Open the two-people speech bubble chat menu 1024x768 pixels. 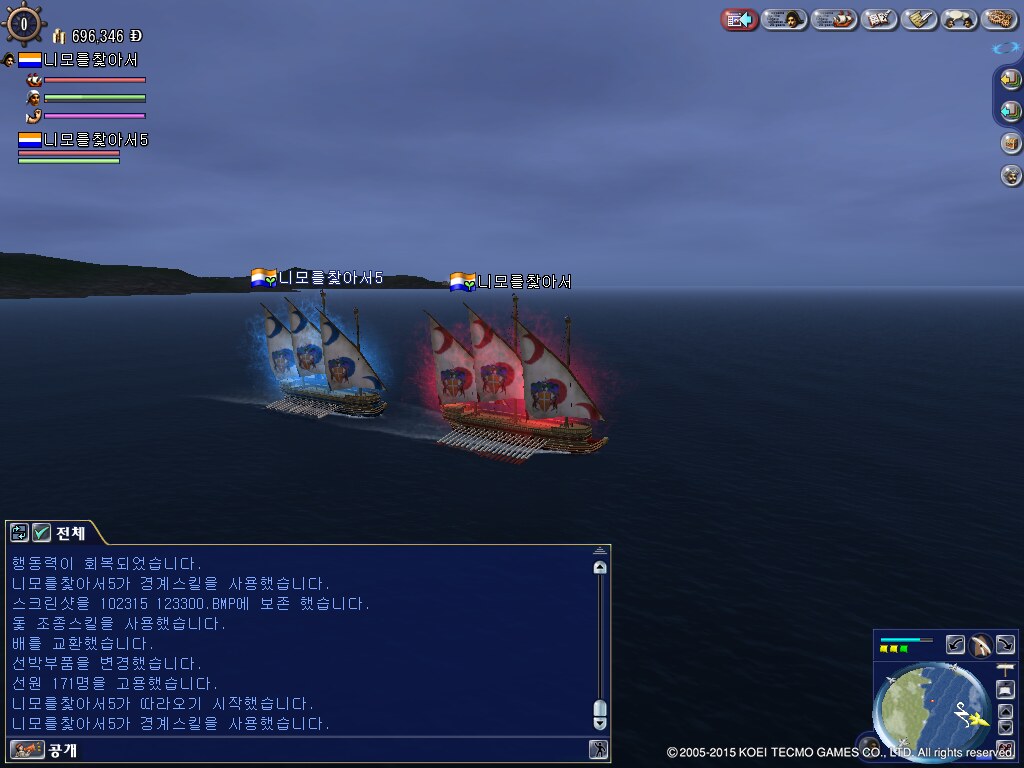click(959, 19)
